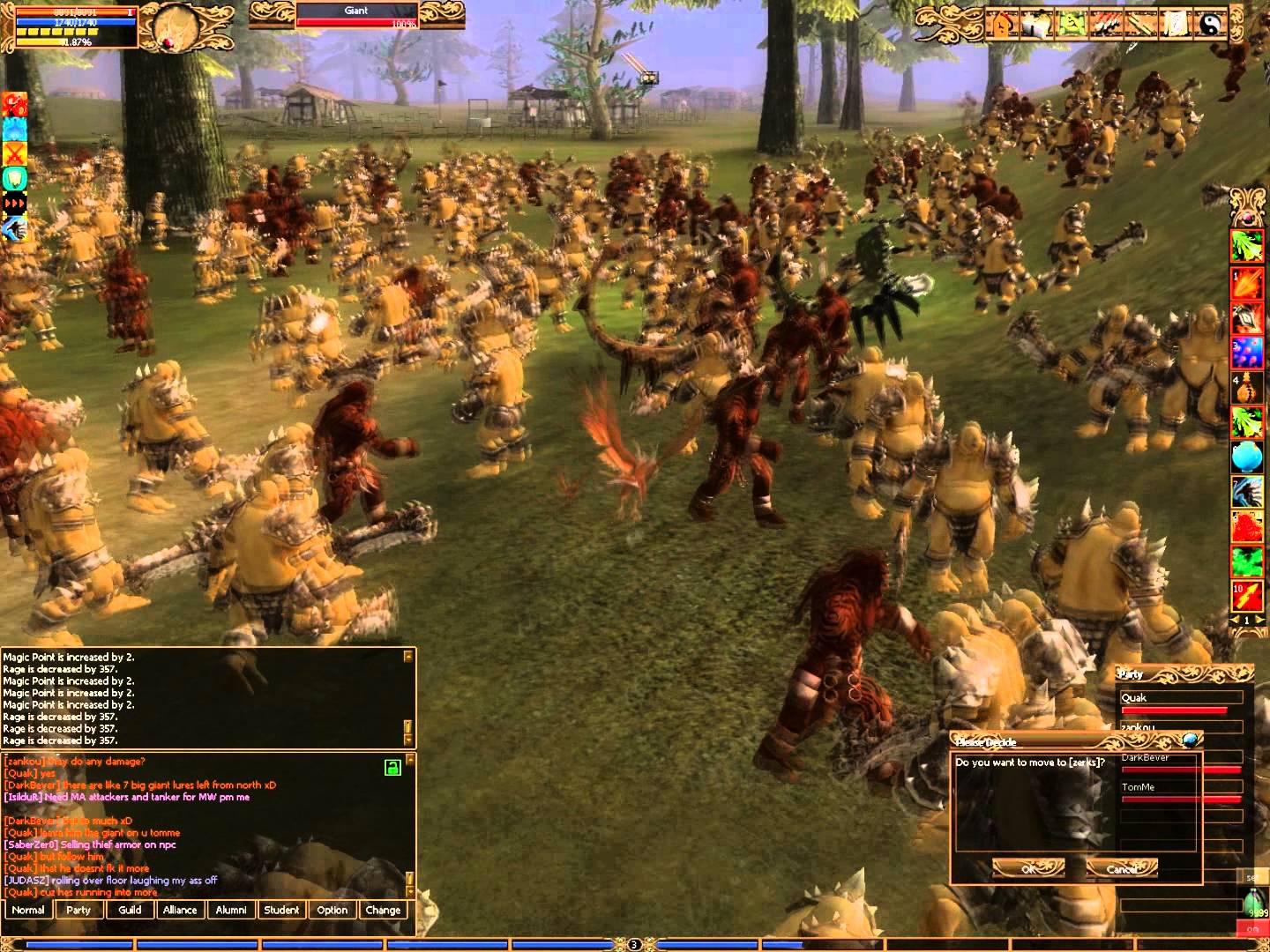Open the paper scroll menu icon
1270x952 pixels.
1177,25
